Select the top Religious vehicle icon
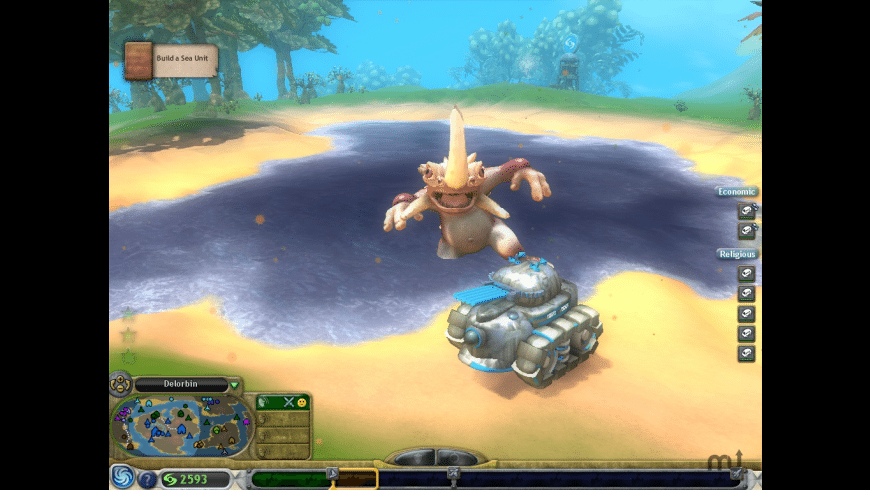This screenshot has height=490, width=870. (746, 273)
